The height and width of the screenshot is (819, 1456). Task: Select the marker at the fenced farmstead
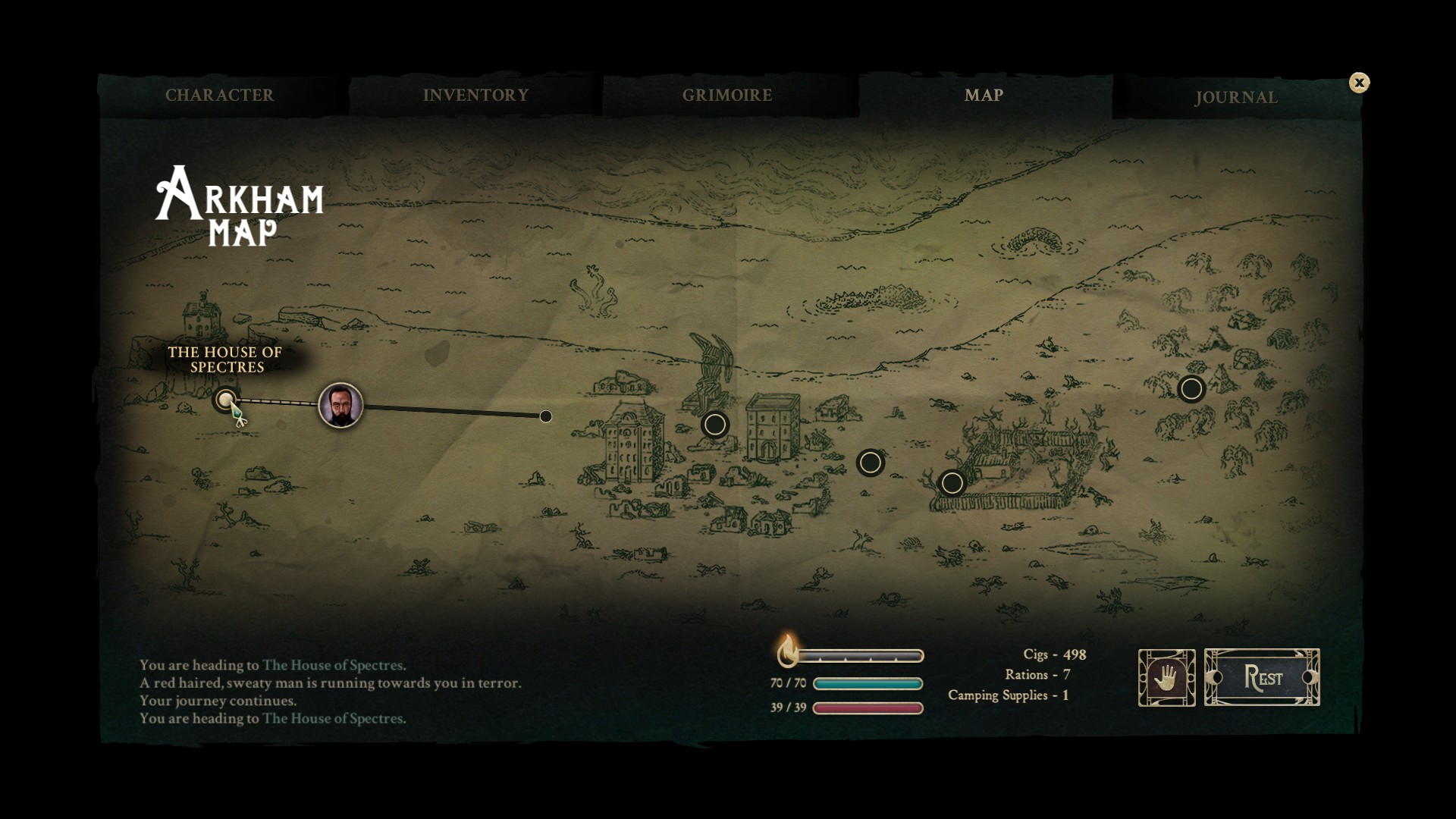point(952,483)
